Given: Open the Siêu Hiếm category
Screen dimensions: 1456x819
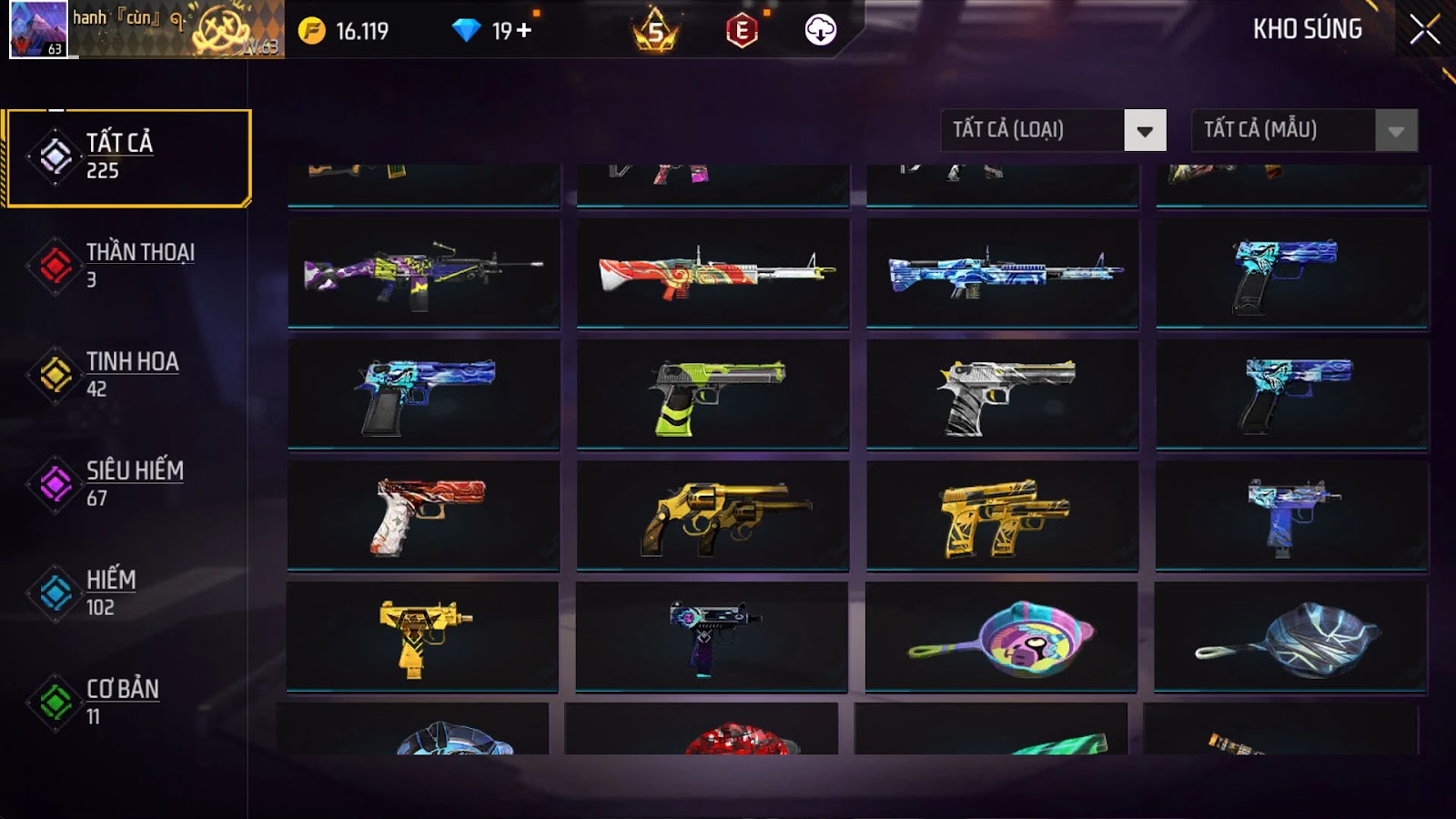Looking at the screenshot, I should 128,483.
